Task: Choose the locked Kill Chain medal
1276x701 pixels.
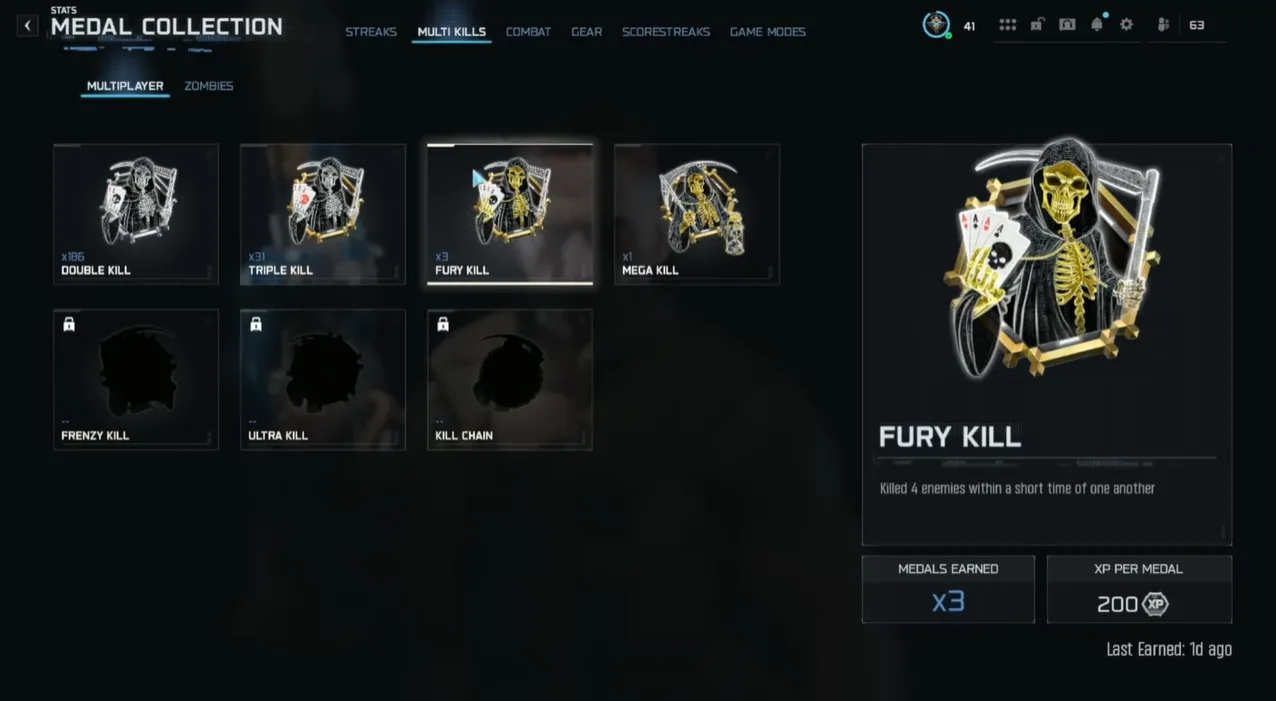Action: pyautogui.click(x=510, y=379)
